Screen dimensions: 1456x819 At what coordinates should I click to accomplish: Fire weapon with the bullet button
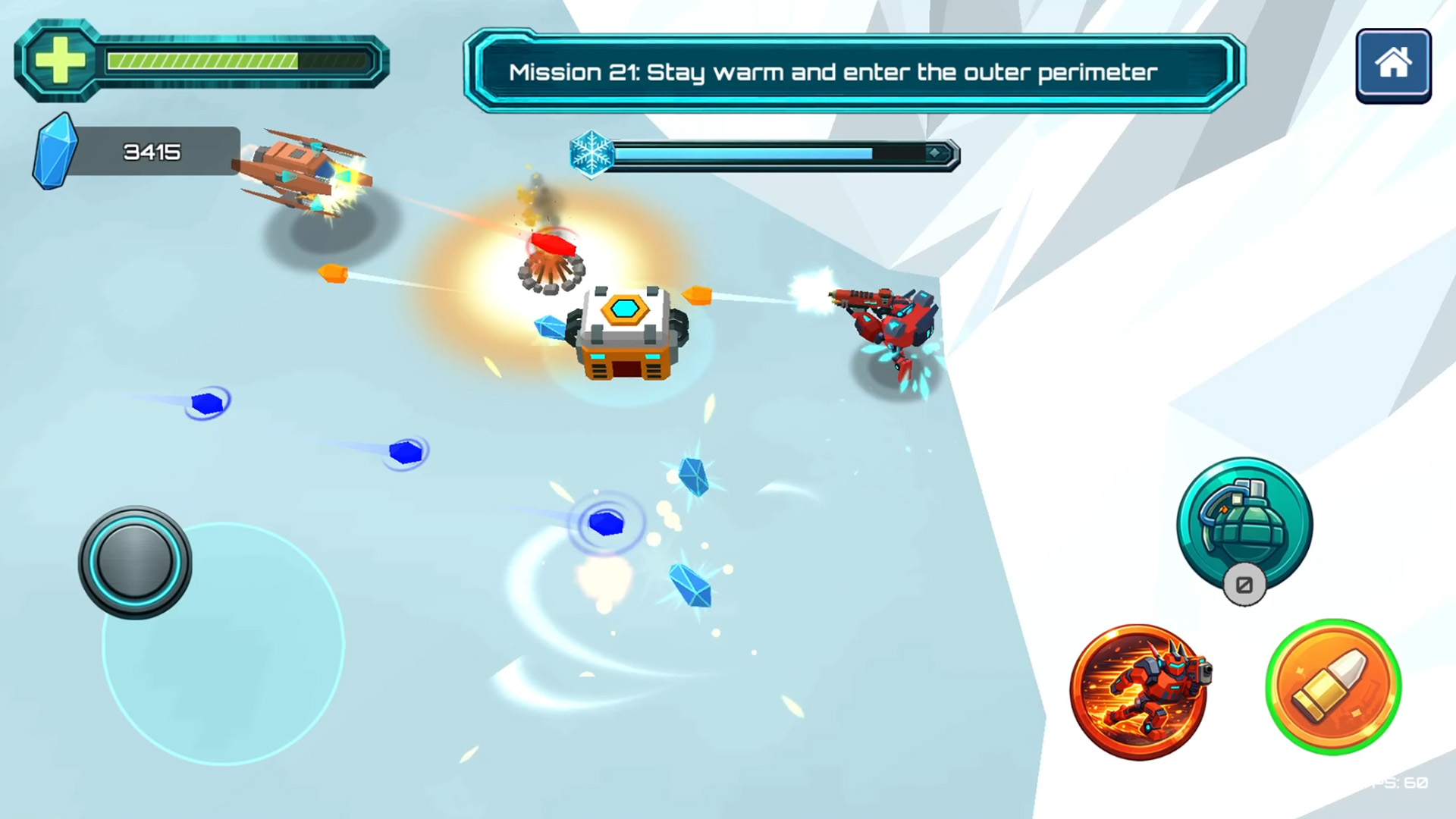1333,687
